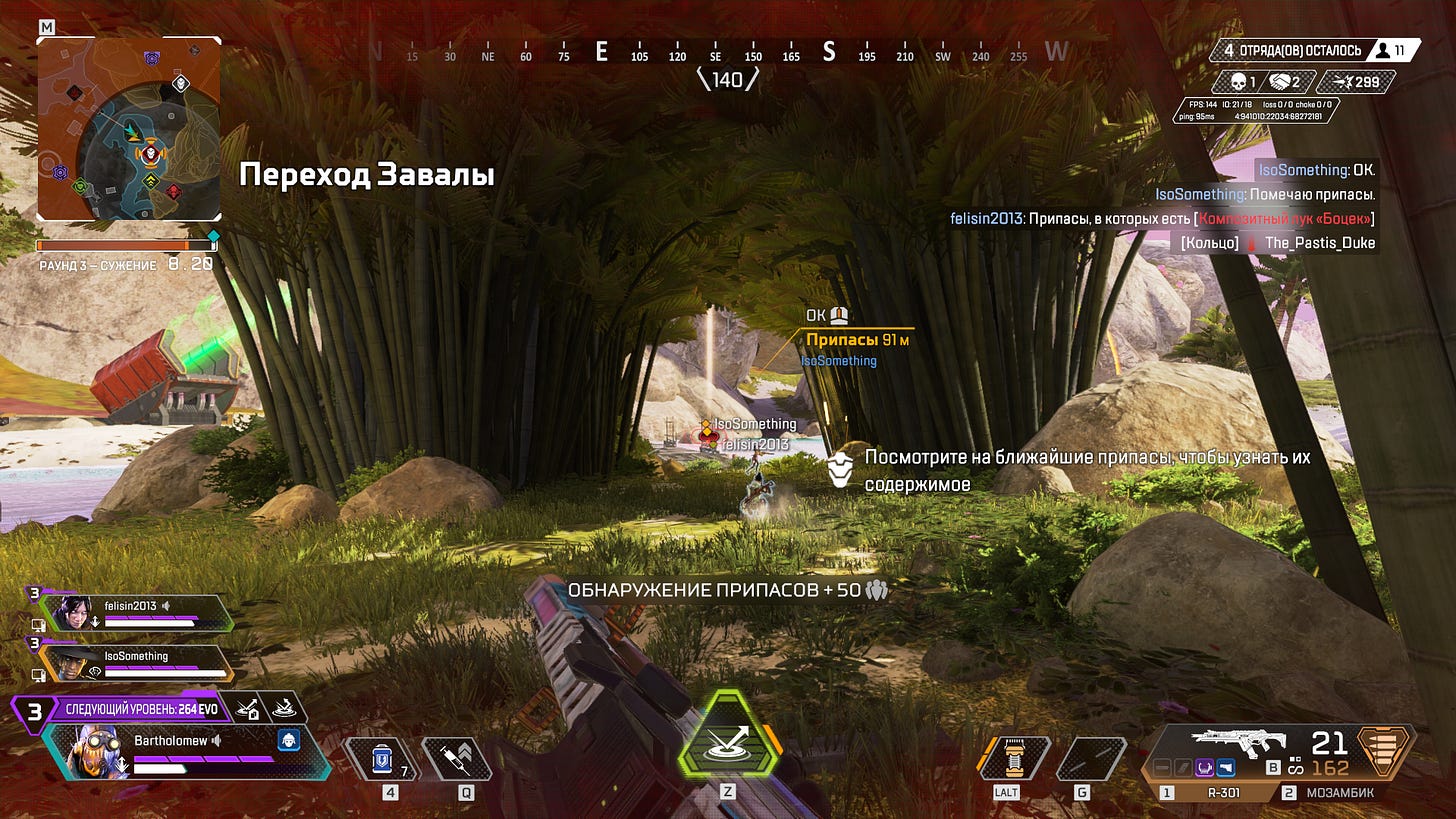The image size is (1456, 819).
Task: Select the grenade ordnance slot
Action: 1090,758
